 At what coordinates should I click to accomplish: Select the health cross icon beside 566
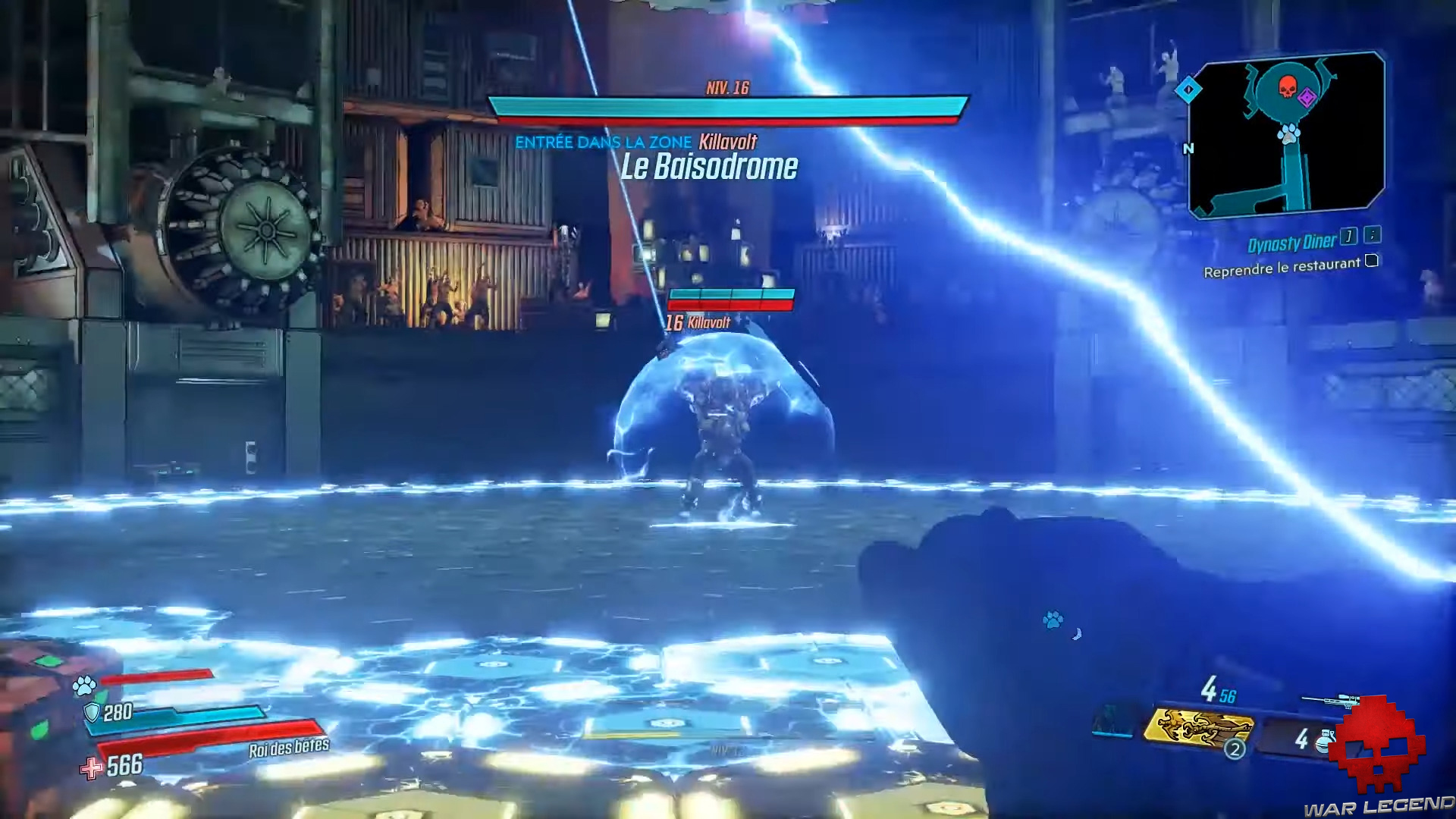(x=91, y=767)
